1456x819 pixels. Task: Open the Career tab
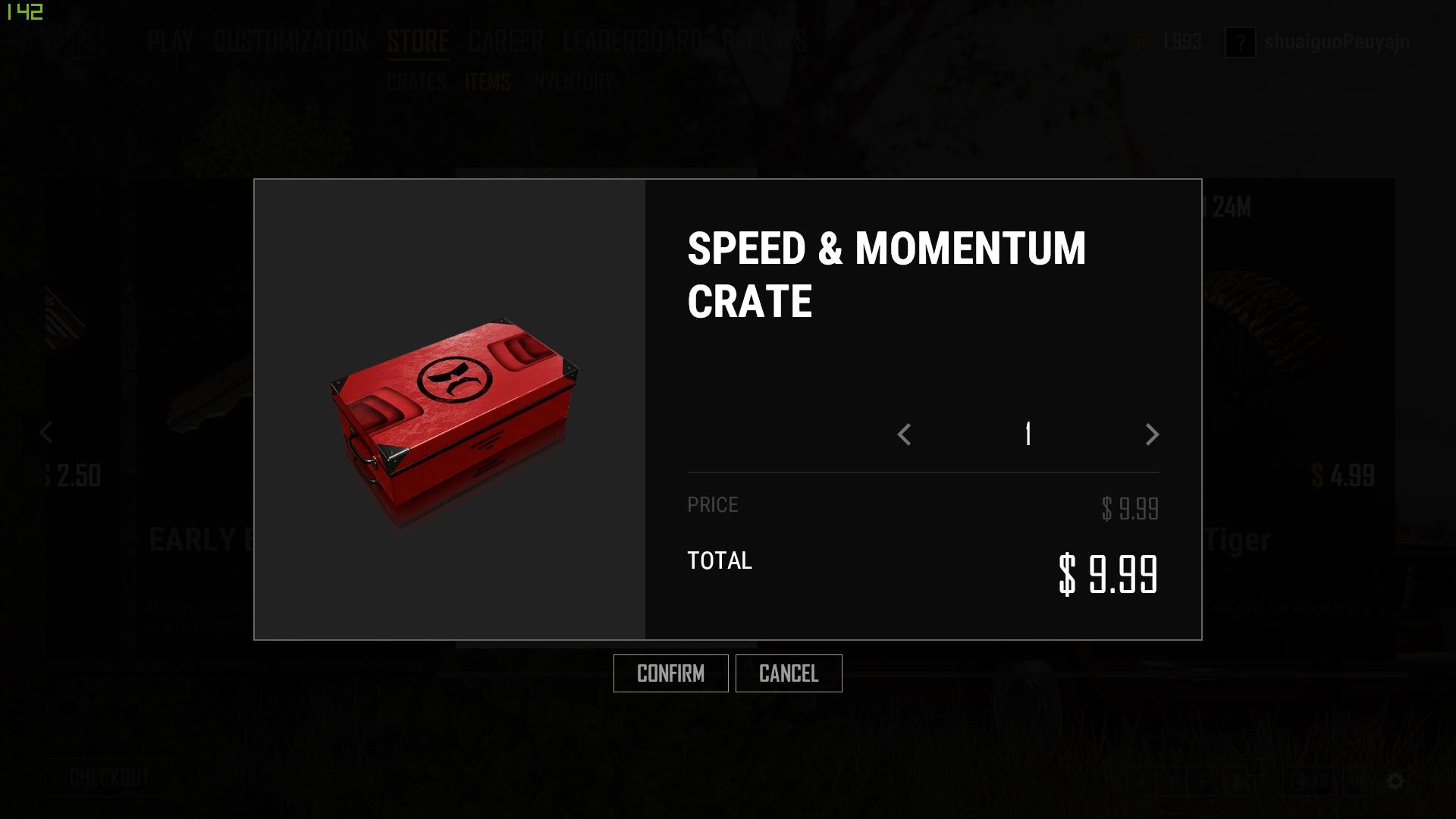click(506, 41)
